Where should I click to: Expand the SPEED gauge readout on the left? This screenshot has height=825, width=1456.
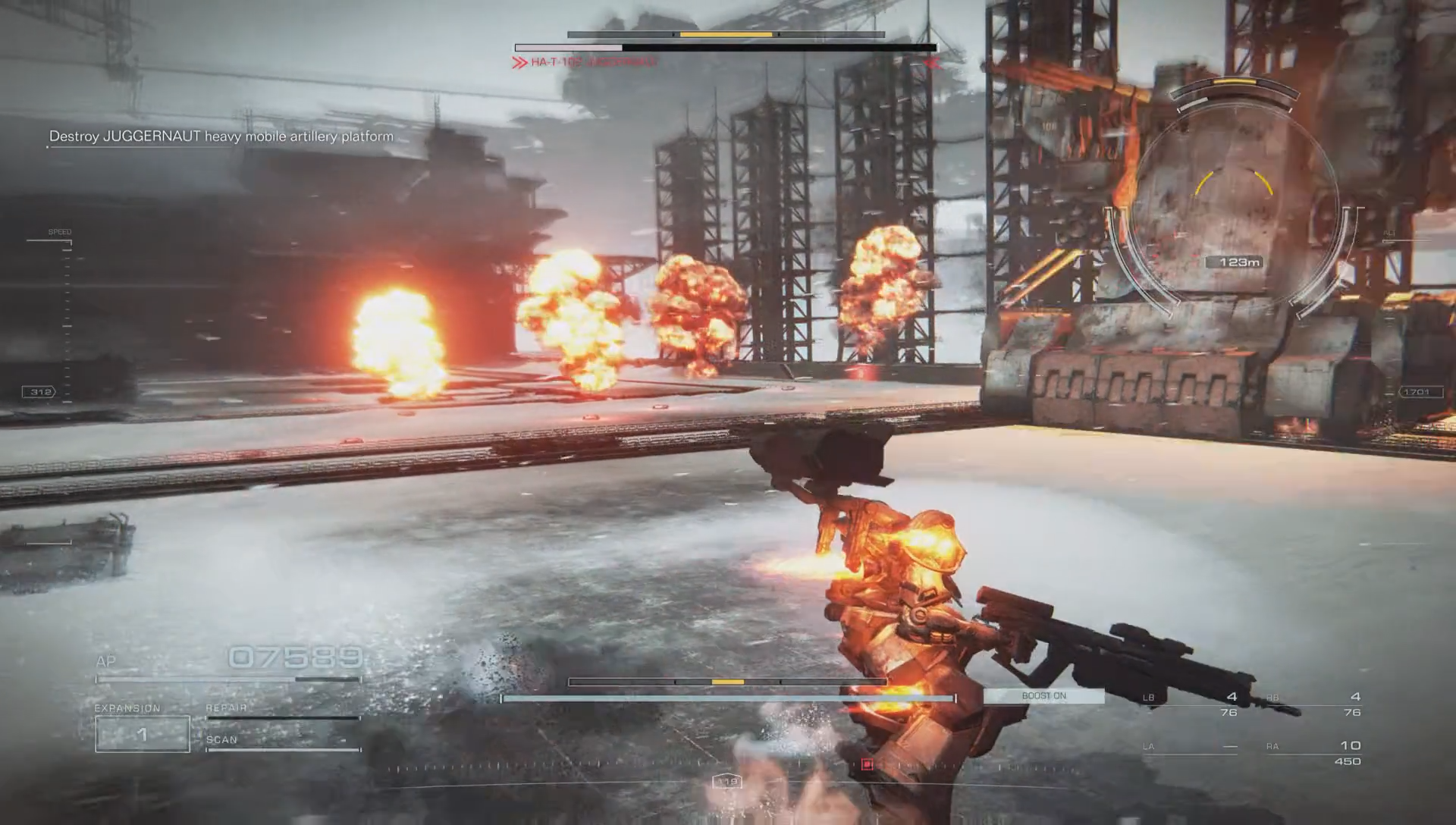(59, 231)
